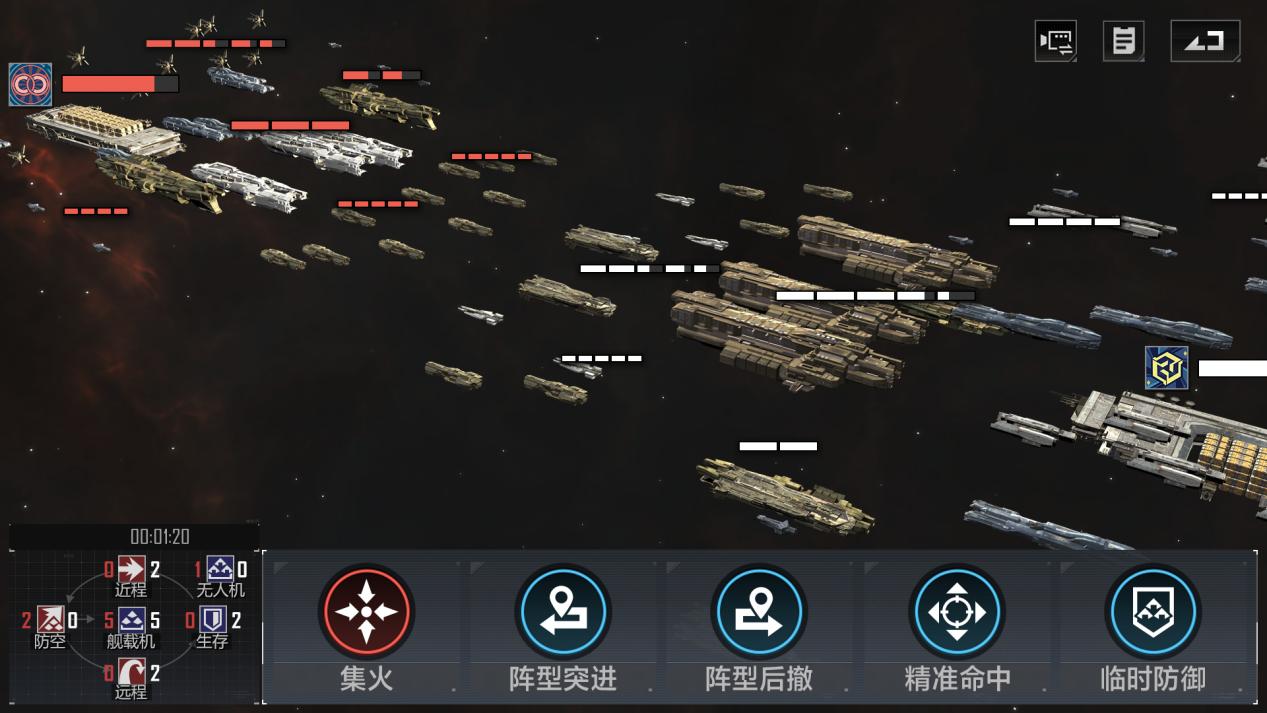Use the 精准命中 precision hit skill

pyautogui.click(x=957, y=611)
